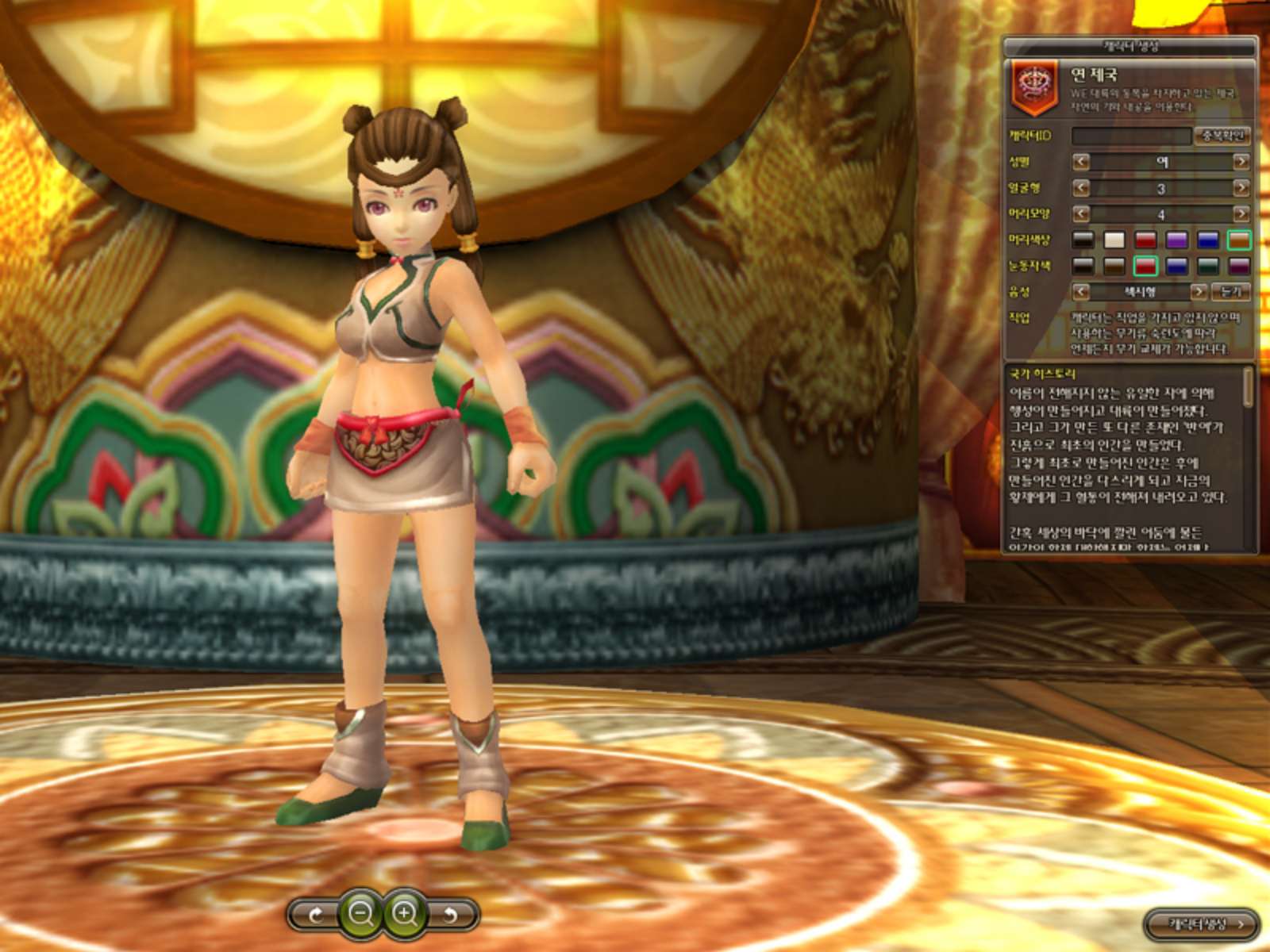Zoom out the character preview
The height and width of the screenshot is (952, 1270).
coord(361,914)
